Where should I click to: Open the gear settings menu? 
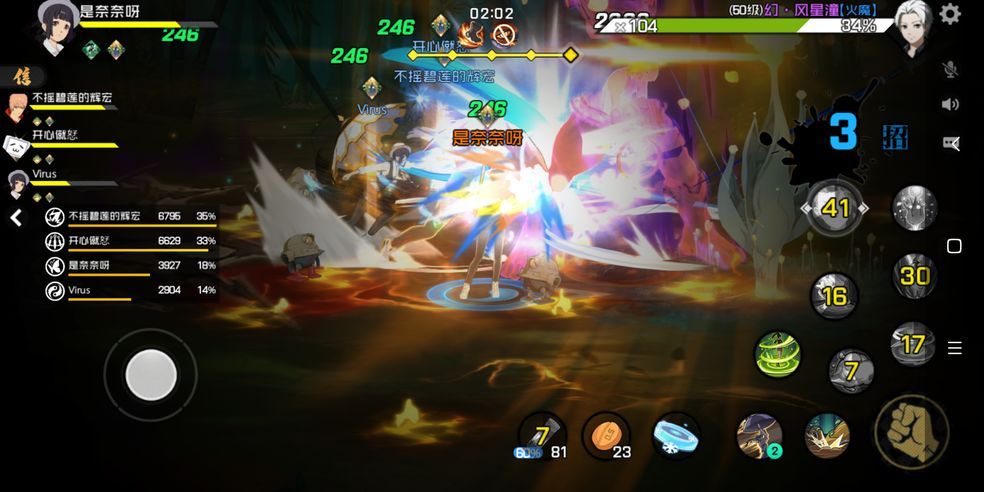pyautogui.click(x=950, y=14)
